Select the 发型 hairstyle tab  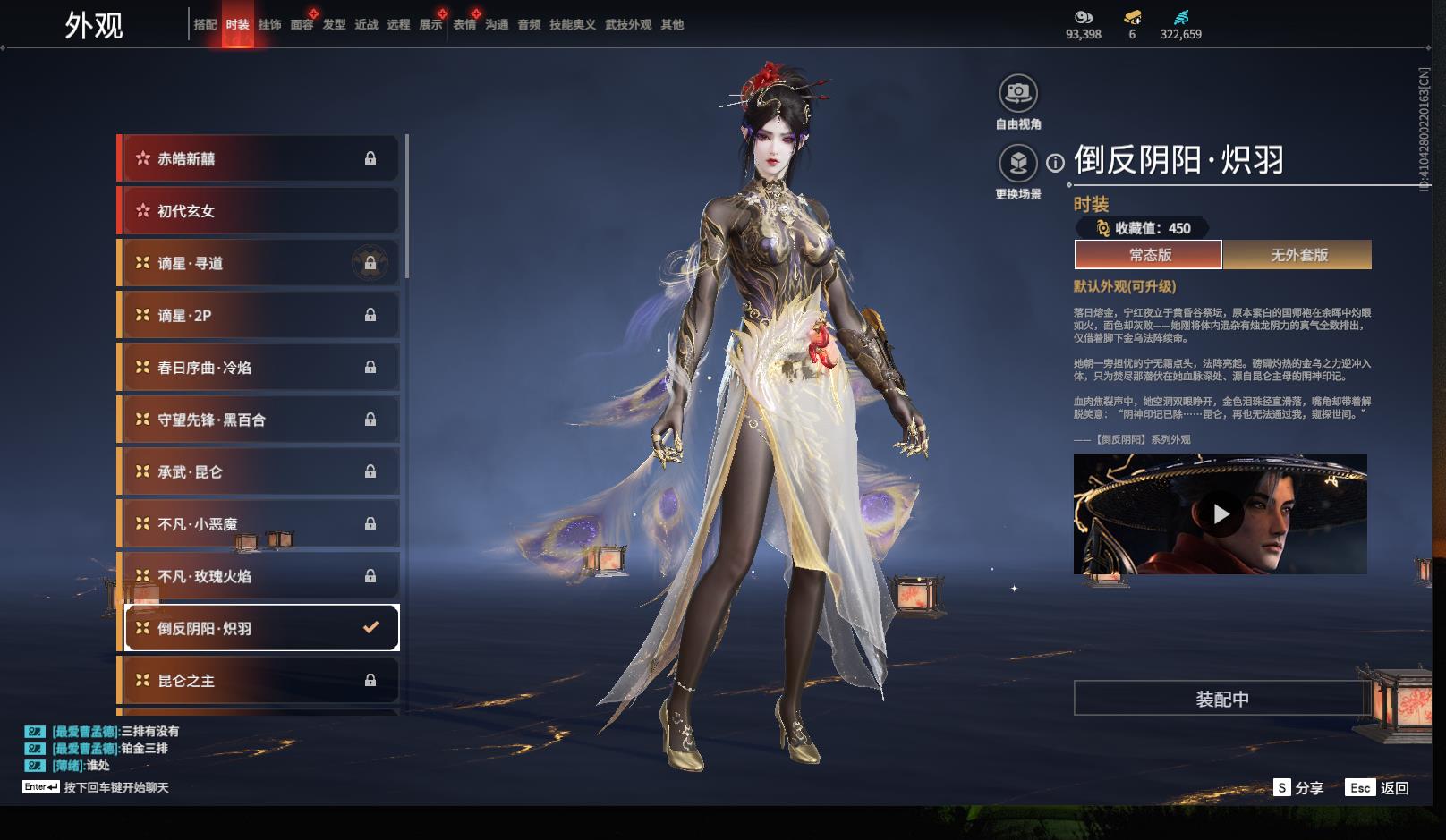coord(335,25)
